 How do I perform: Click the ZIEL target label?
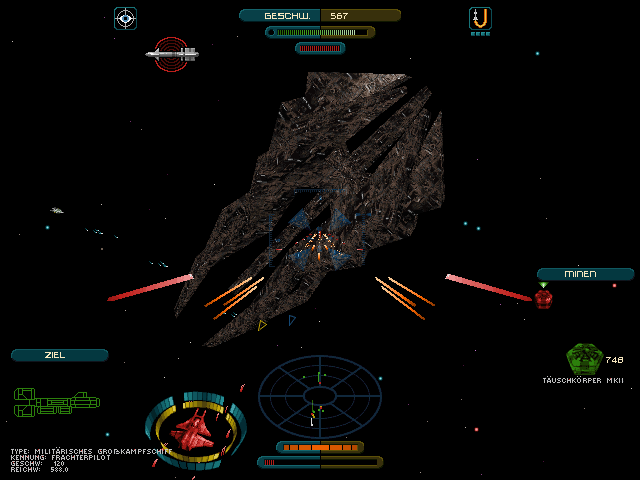59,355
